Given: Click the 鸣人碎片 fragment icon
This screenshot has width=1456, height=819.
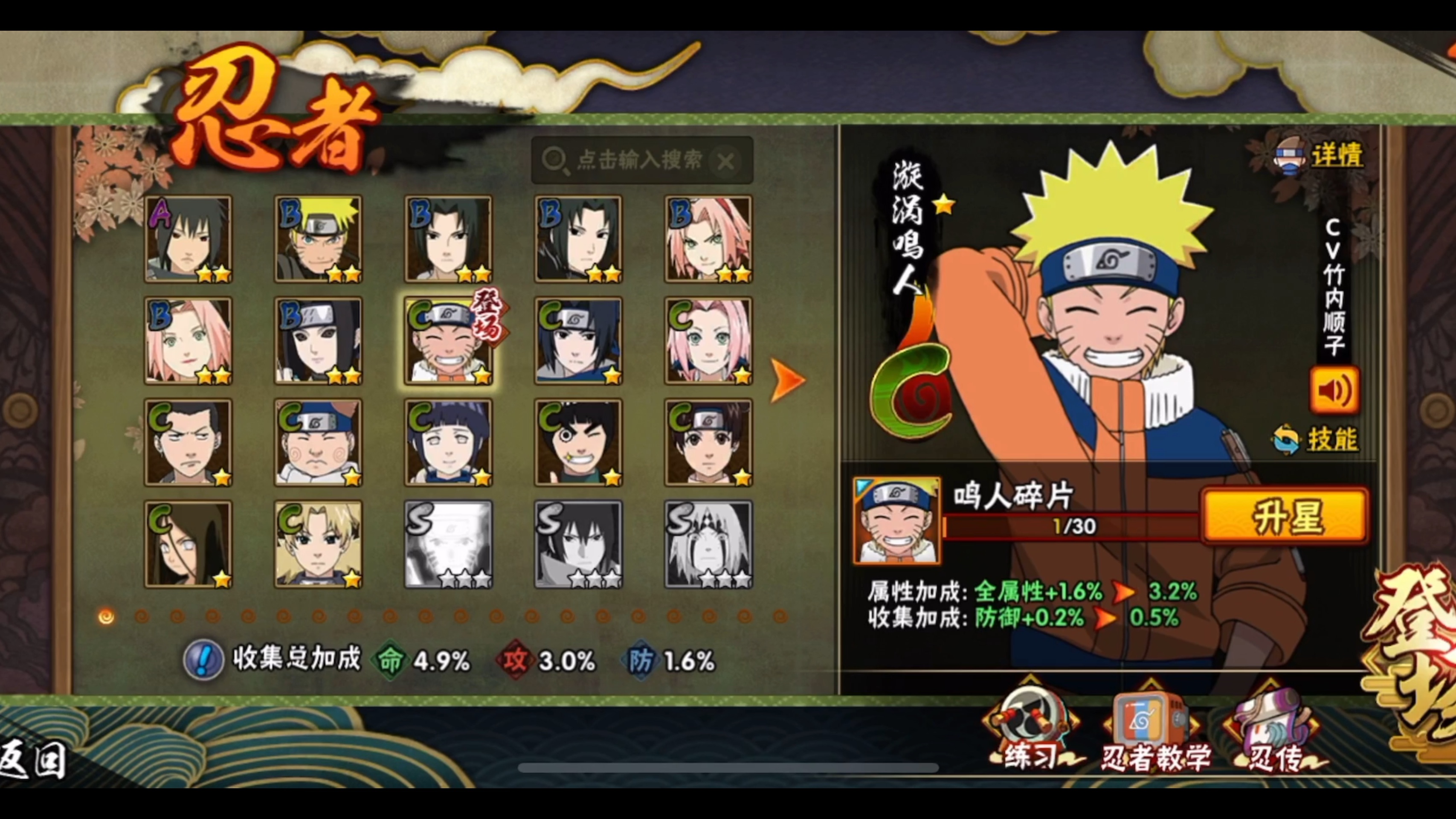Looking at the screenshot, I should pos(897,520).
